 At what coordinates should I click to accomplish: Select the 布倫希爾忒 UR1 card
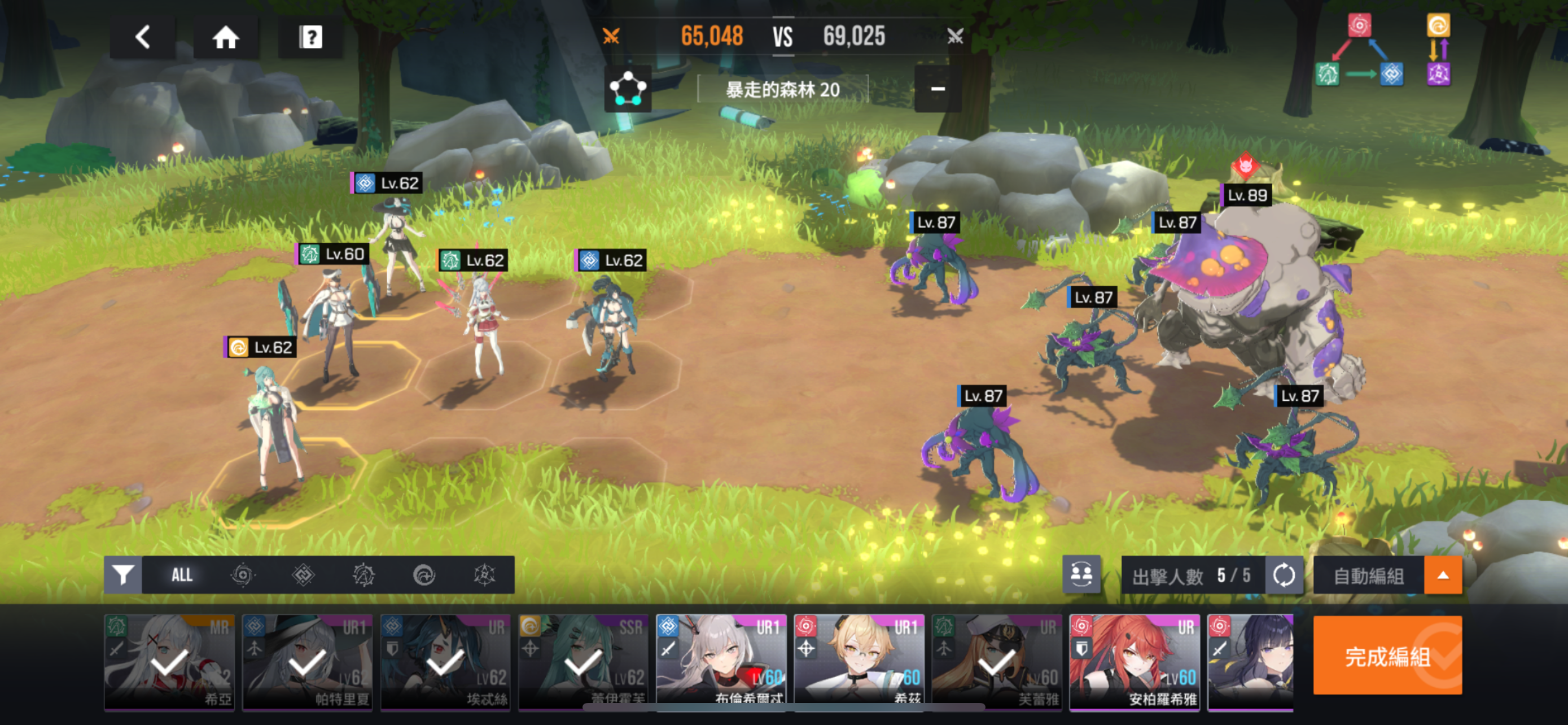[721, 662]
